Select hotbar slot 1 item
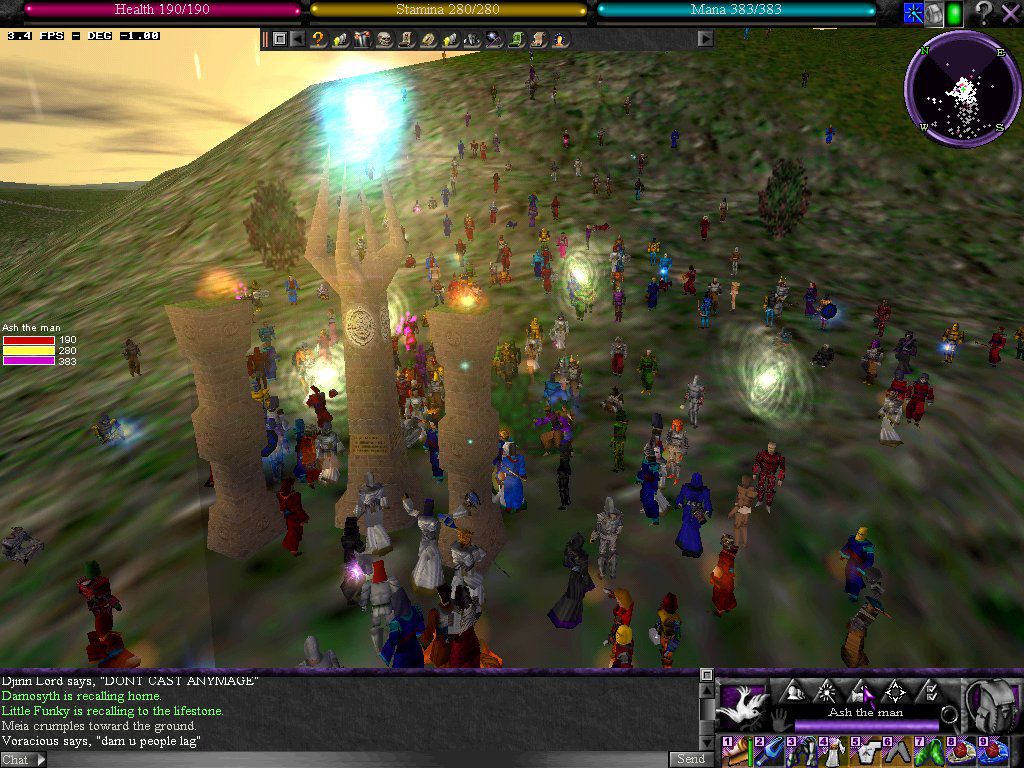Viewport: 1024px width, 768px height. tap(736, 752)
